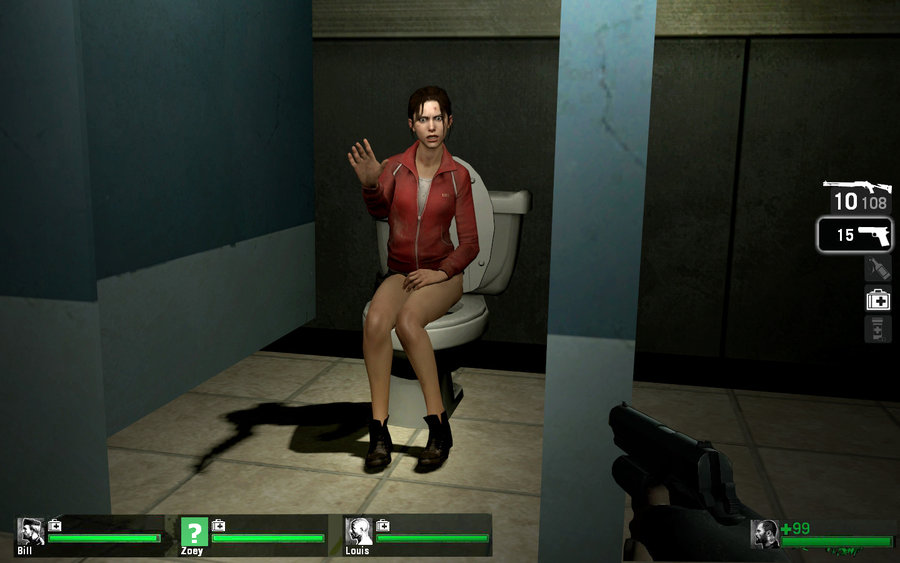Click Bill's teammate portrait
The width and height of the screenshot is (900, 563).
pyautogui.click(x=30, y=531)
